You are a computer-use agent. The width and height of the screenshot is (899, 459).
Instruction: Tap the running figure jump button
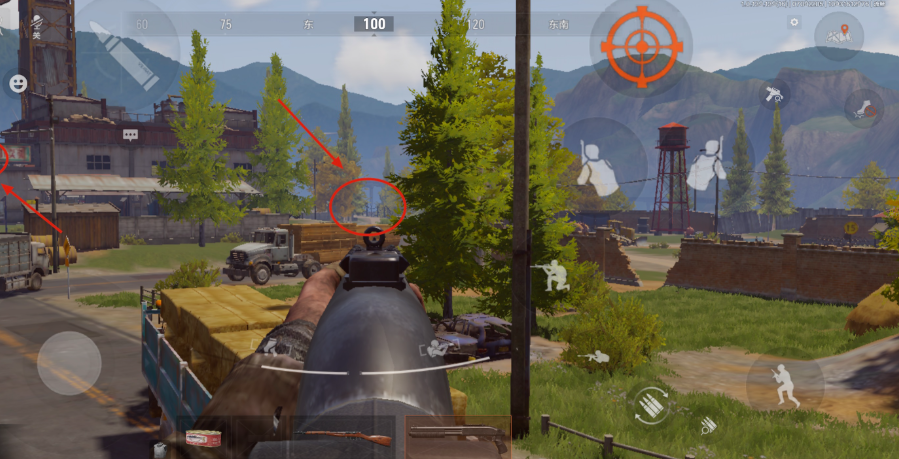tap(784, 383)
